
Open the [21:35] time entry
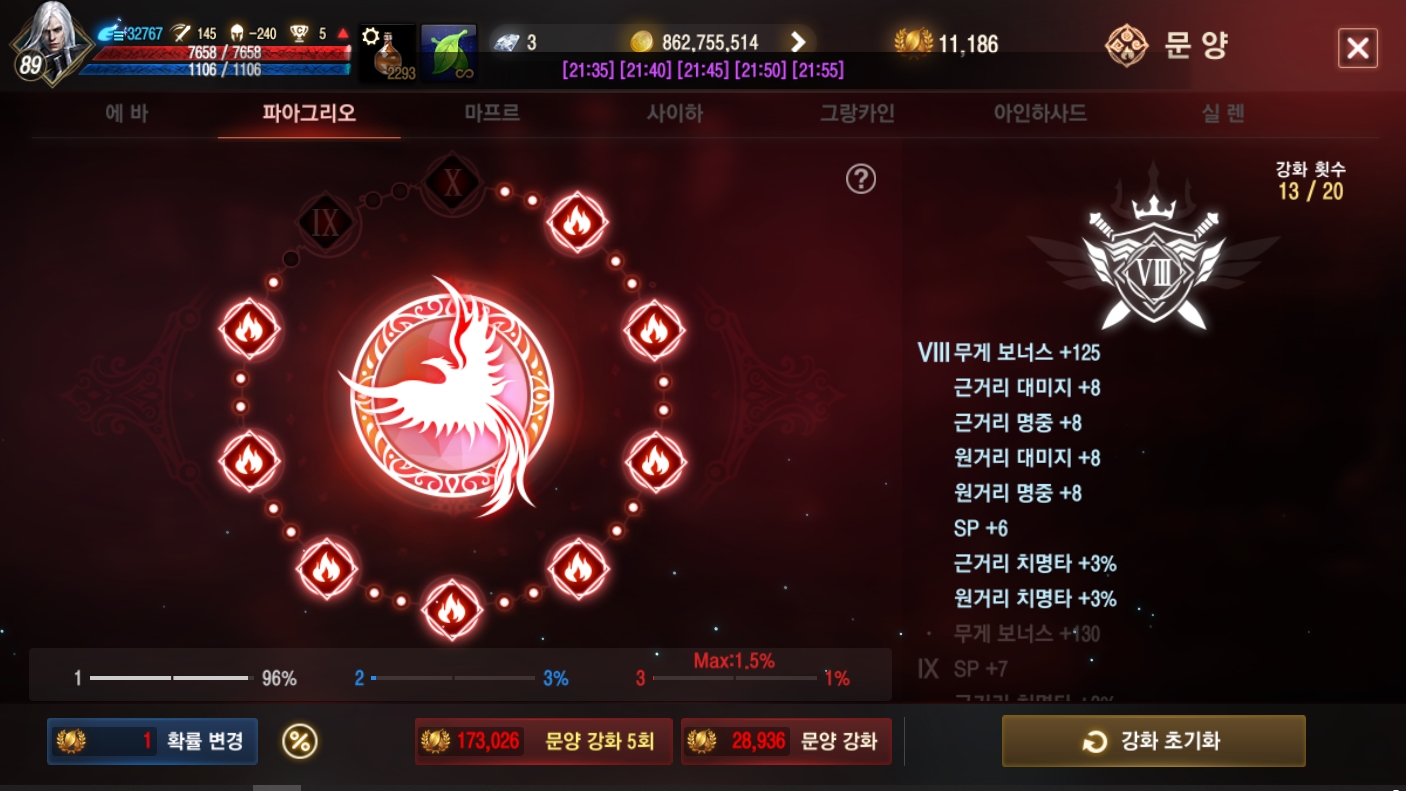588,70
